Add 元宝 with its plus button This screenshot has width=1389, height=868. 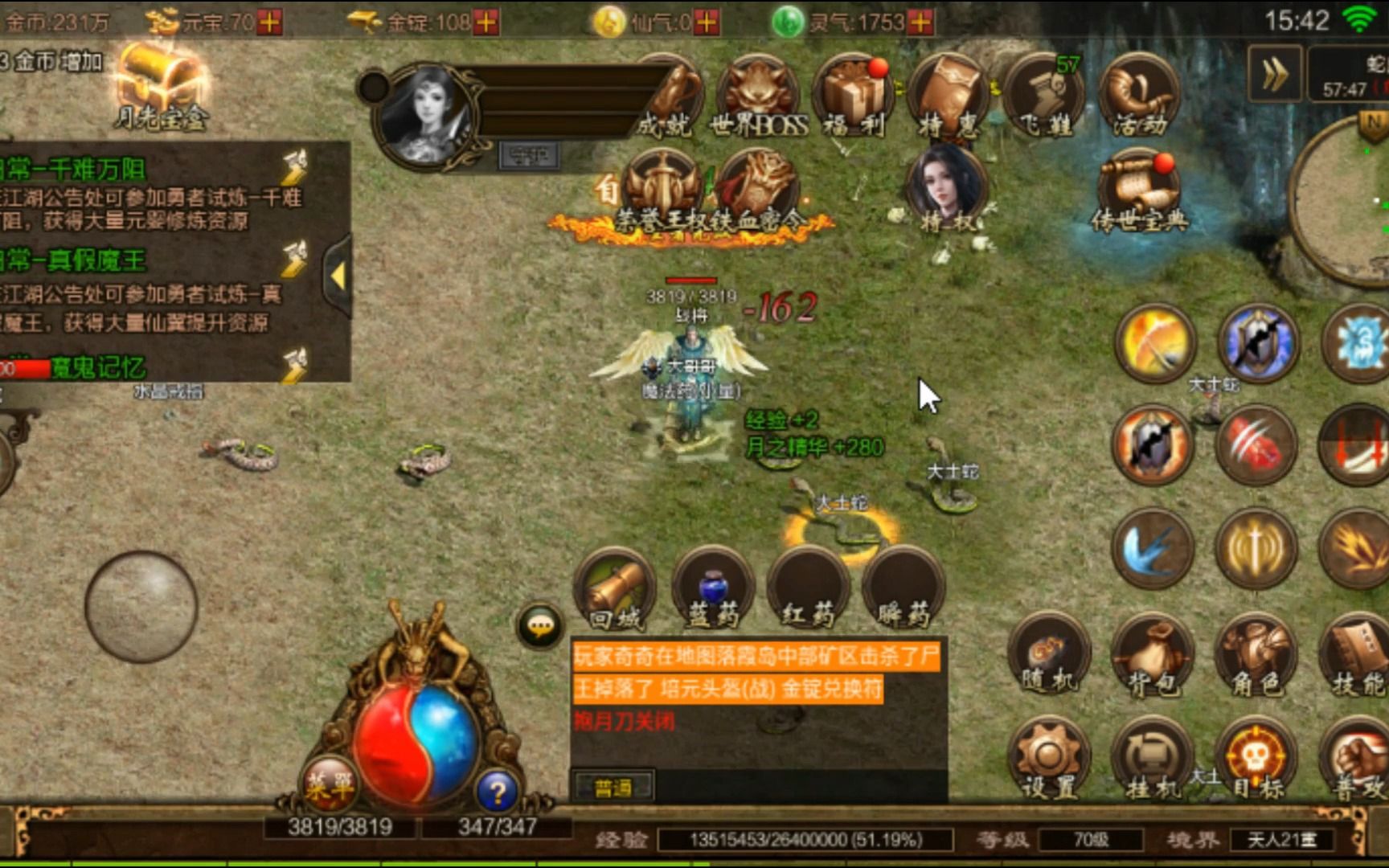[x=268, y=20]
